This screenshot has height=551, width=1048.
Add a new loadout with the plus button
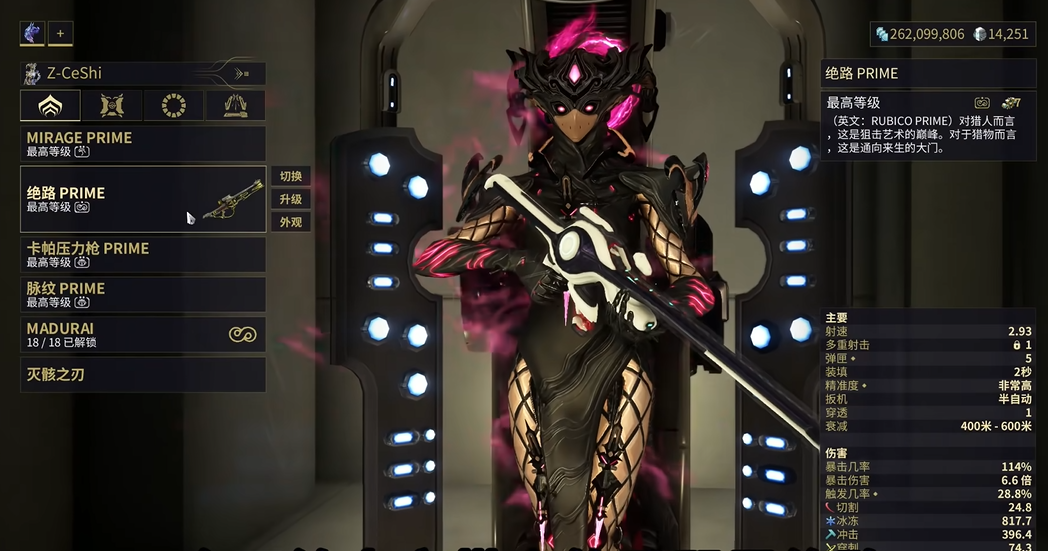coord(60,33)
